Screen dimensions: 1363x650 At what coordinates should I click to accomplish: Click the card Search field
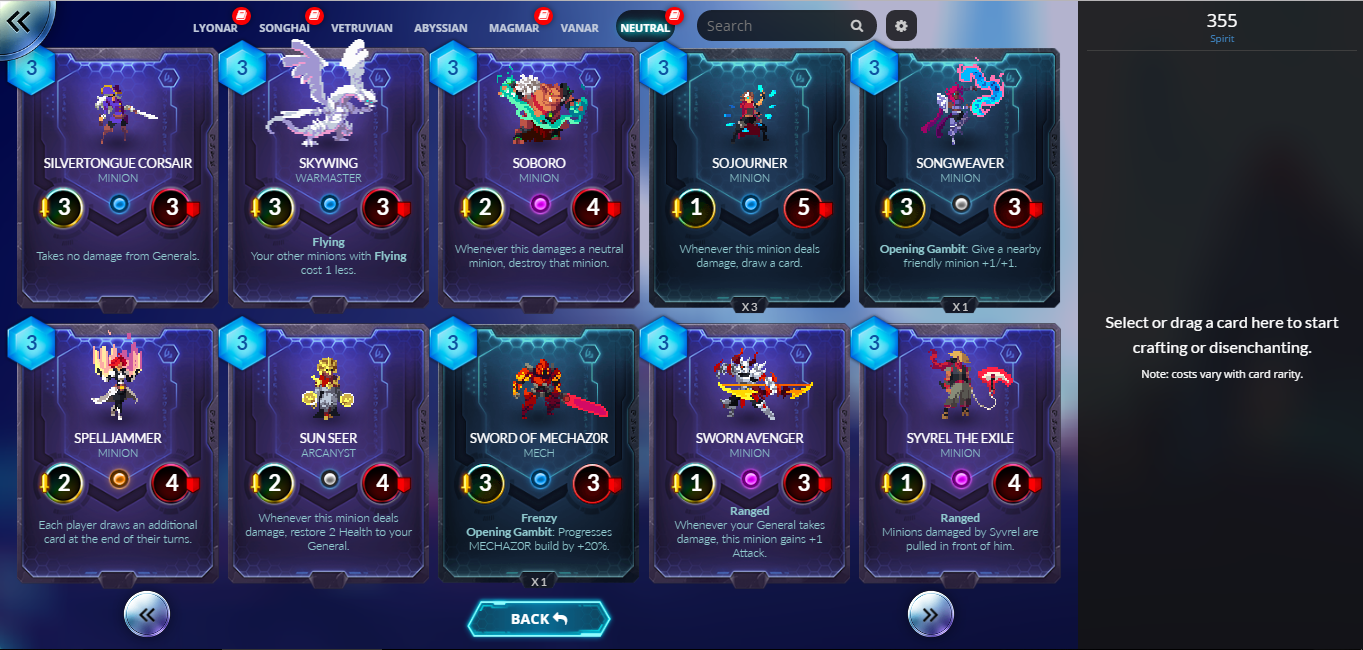click(775, 26)
